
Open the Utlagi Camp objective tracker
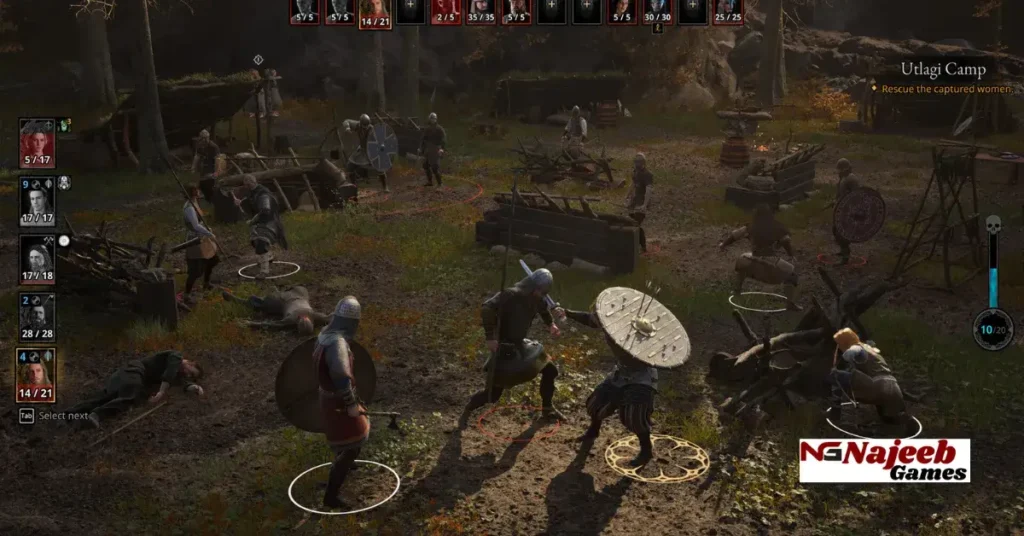tap(943, 70)
